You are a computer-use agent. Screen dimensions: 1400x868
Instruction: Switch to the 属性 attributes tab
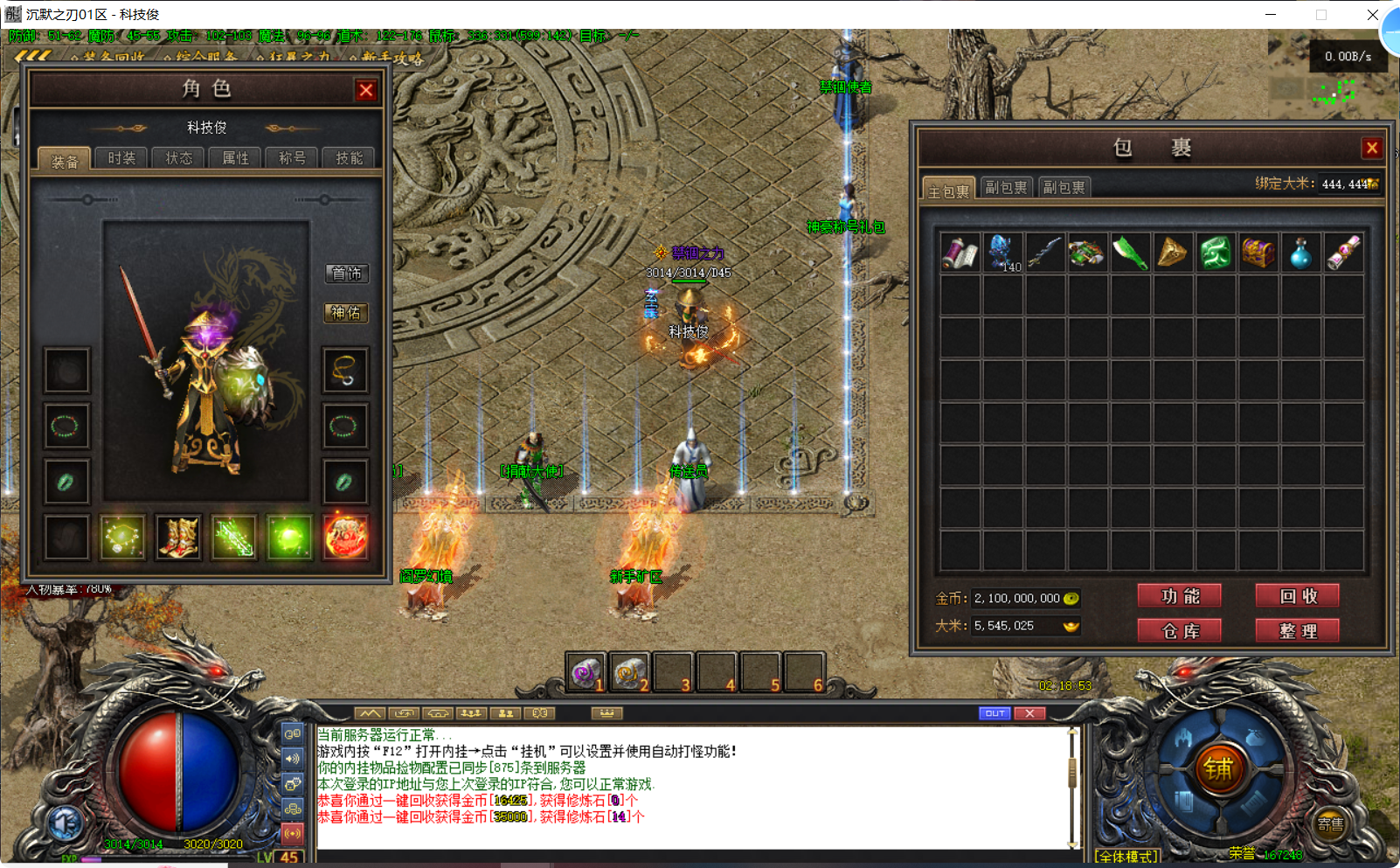[x=234, y=158]
